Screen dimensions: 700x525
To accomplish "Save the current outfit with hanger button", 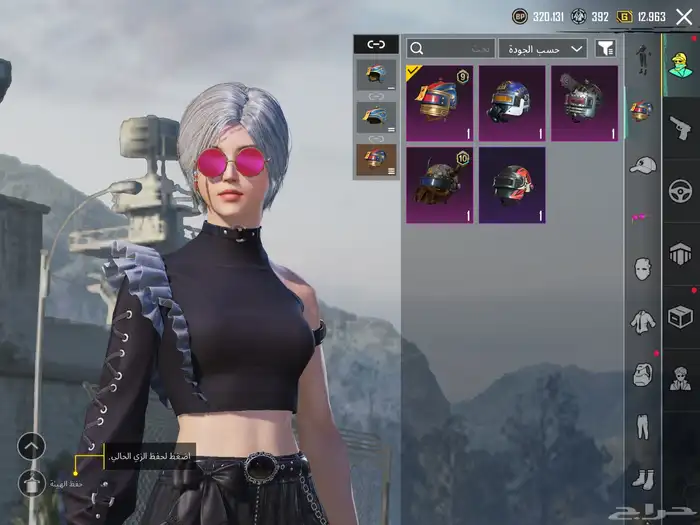I will [x=32, y=484].
